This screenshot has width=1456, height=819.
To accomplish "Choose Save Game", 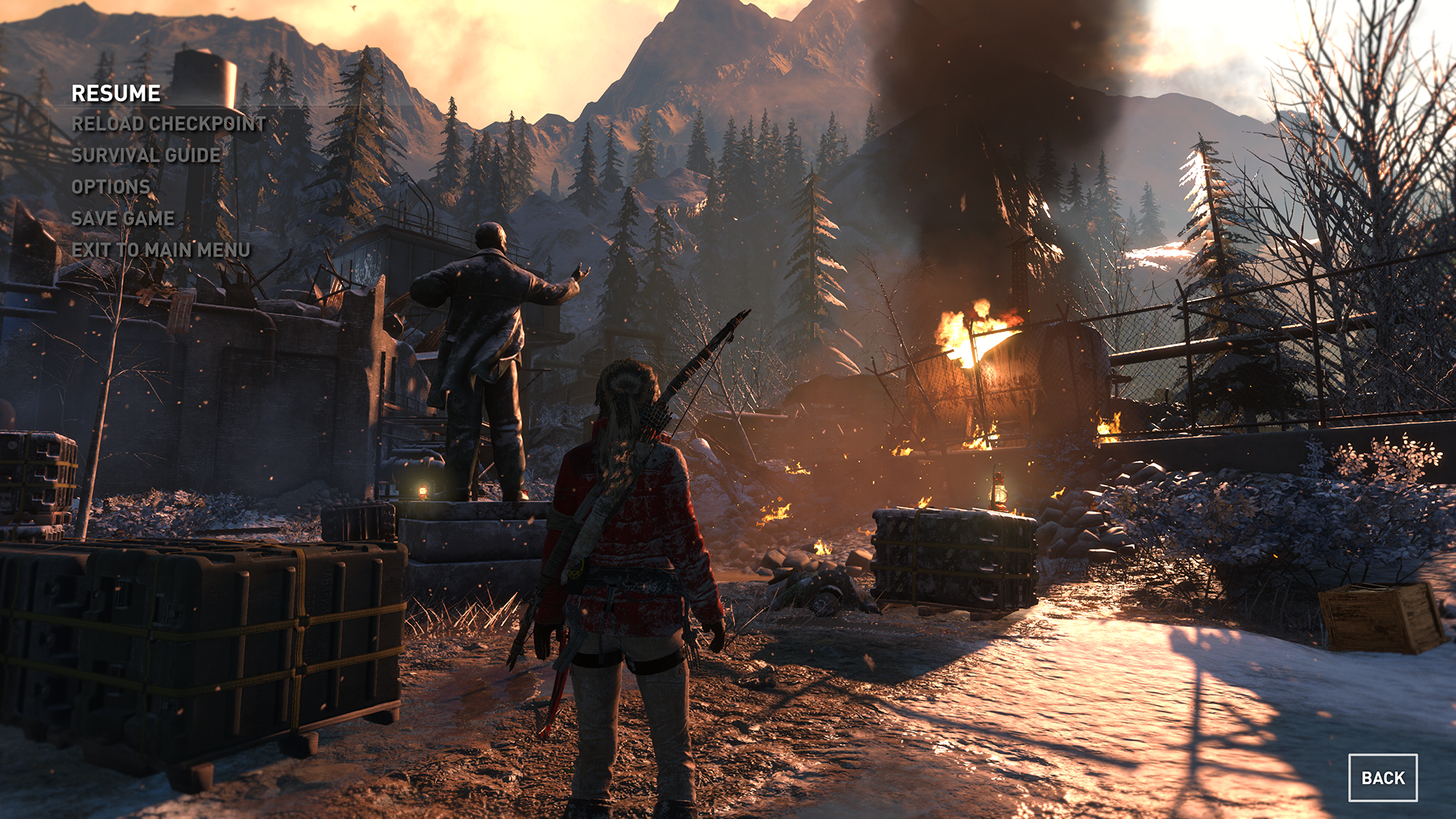I will [123, 218].
